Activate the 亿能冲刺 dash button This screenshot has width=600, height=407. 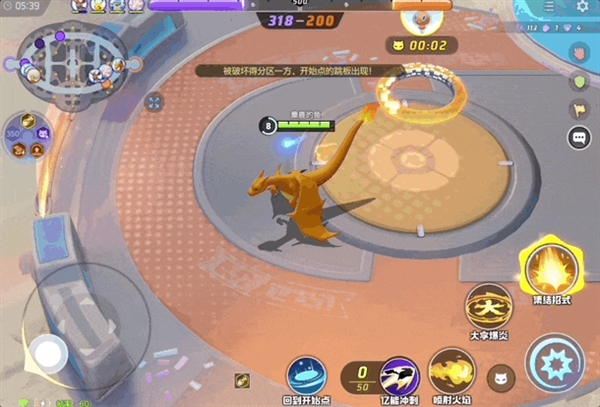point(399,376)
